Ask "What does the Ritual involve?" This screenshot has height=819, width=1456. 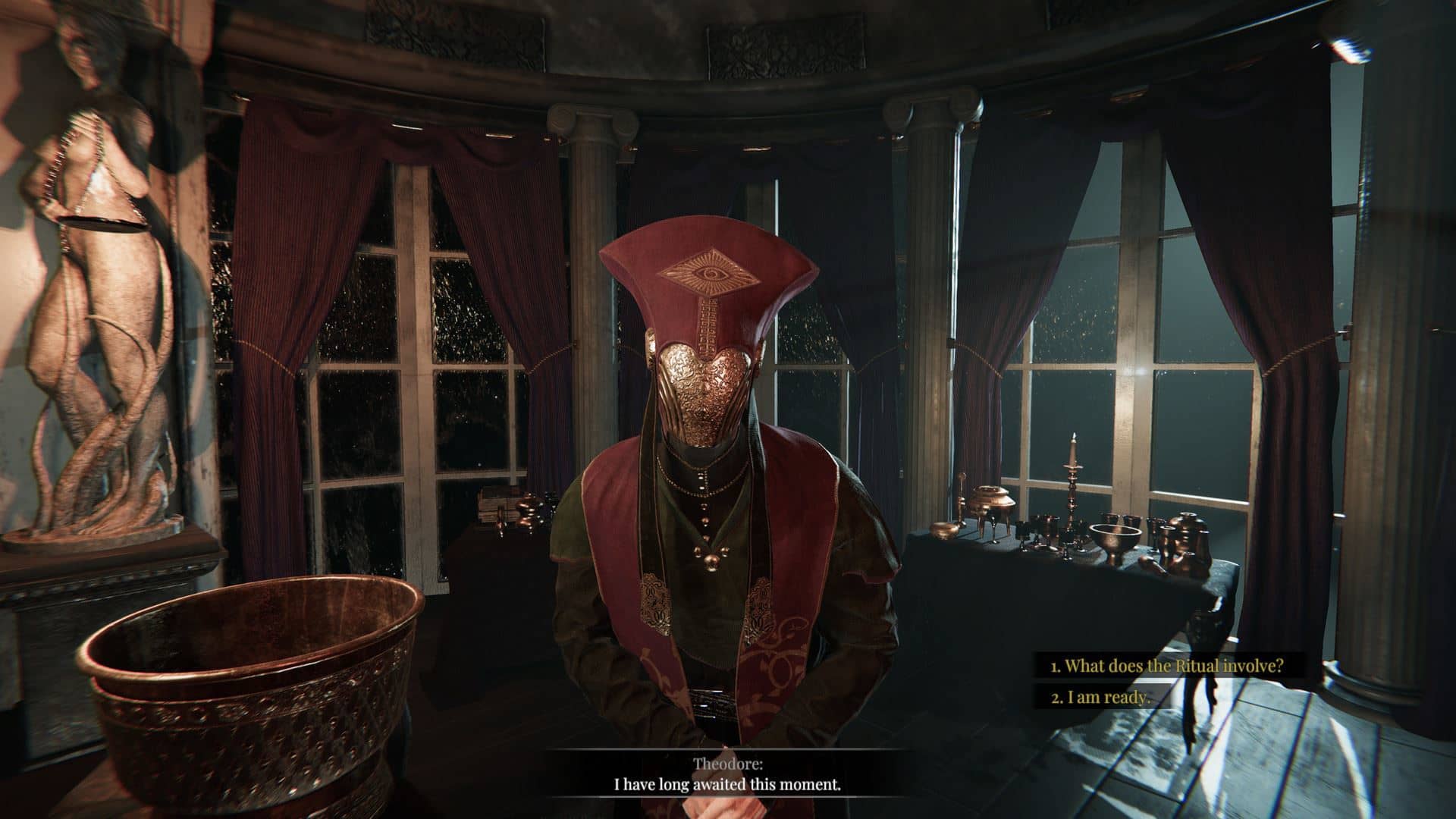pyautogui.click(x=1166, y=666)
